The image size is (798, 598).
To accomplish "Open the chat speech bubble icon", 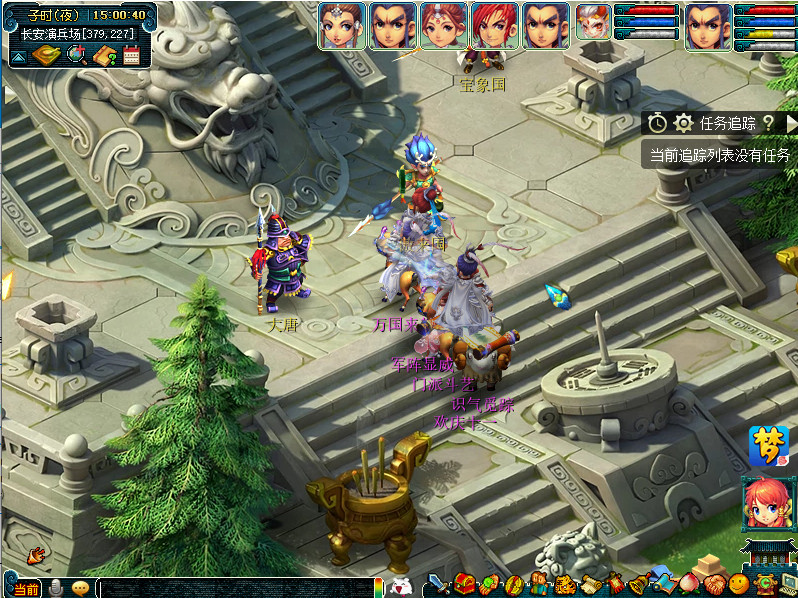I will (80, 588).
